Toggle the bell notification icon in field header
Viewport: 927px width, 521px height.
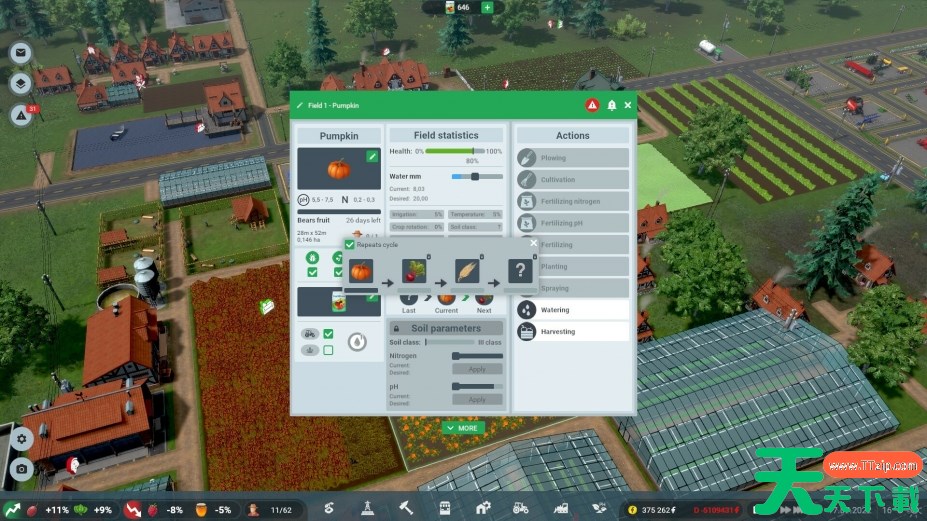pyautogui.click(x=611, y=105)
